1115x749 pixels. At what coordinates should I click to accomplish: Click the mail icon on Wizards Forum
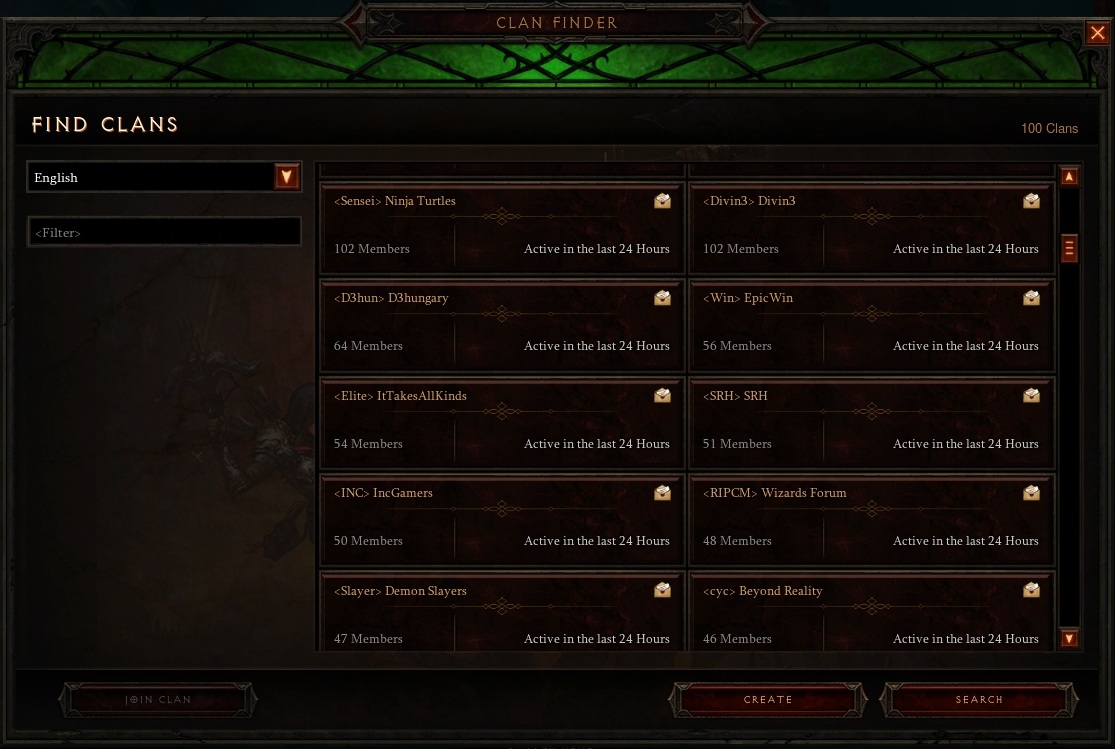click(1031, 493)
